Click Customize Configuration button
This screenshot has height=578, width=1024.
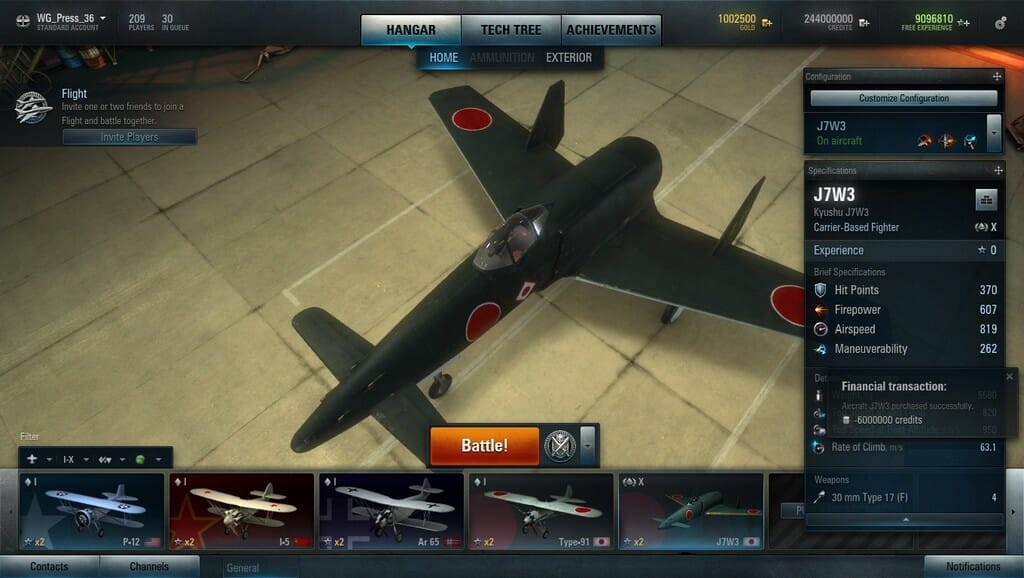point(903,98)
